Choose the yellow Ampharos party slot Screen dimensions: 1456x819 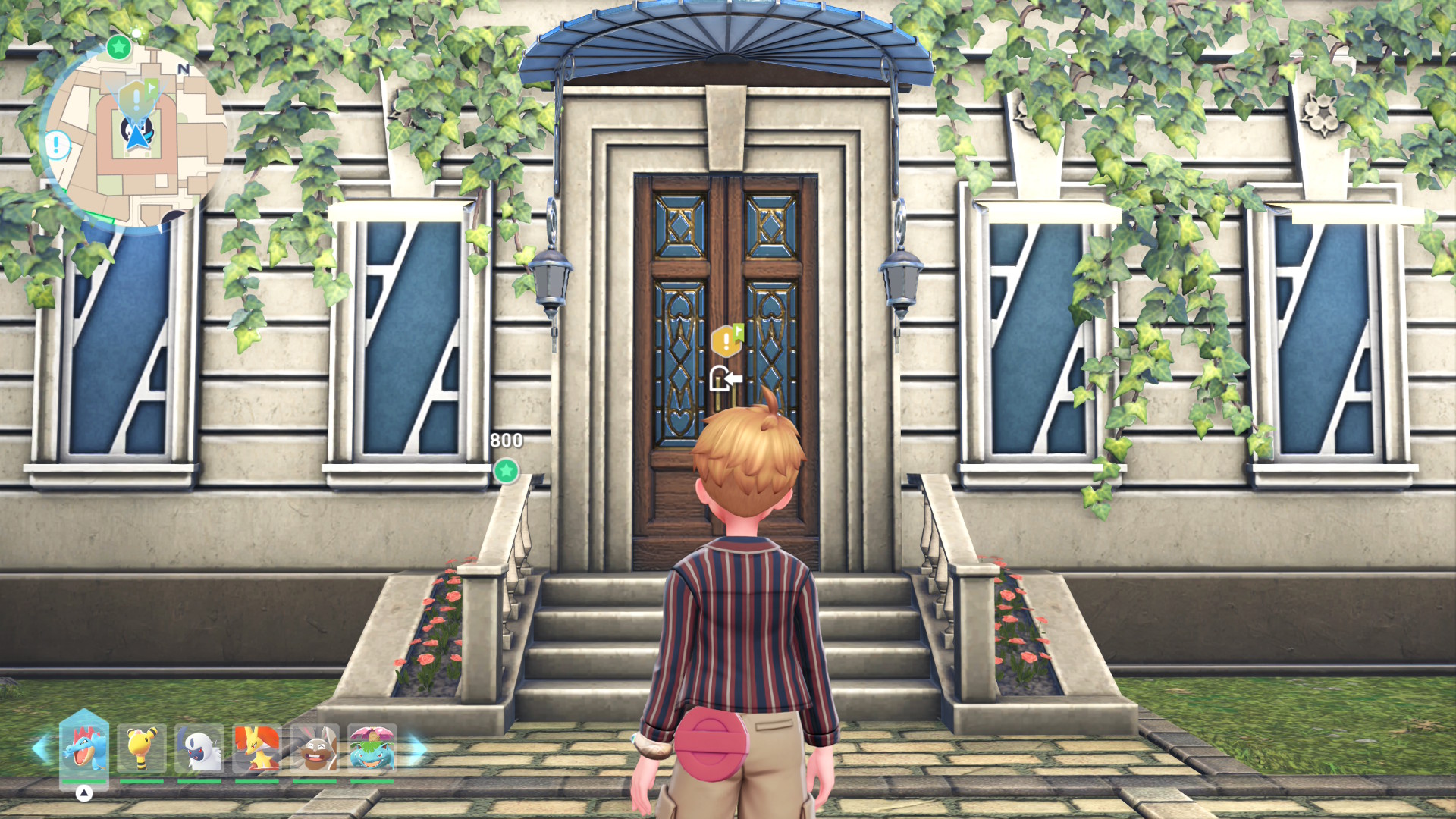pos(142,748)
